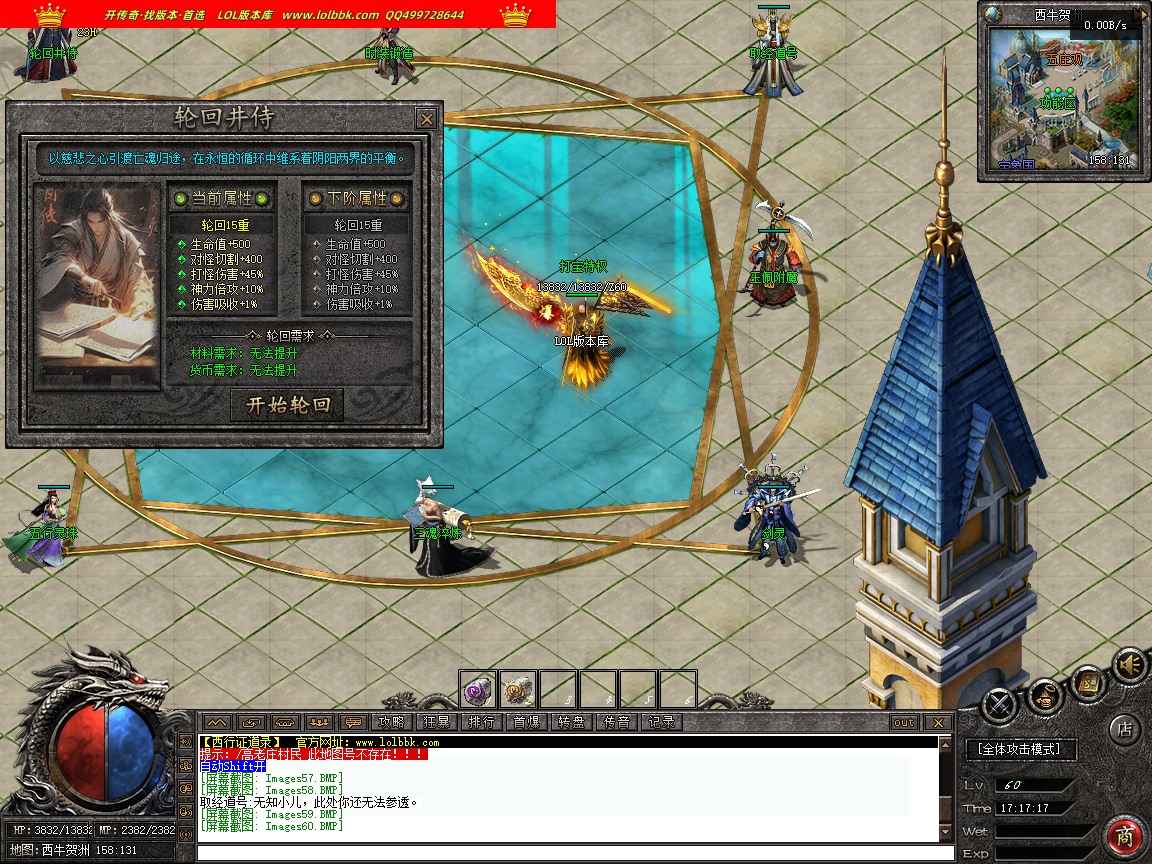Use the purple scroll in the first hotbar slot
The image size is (1152, 864).
[x=478, y=689]
